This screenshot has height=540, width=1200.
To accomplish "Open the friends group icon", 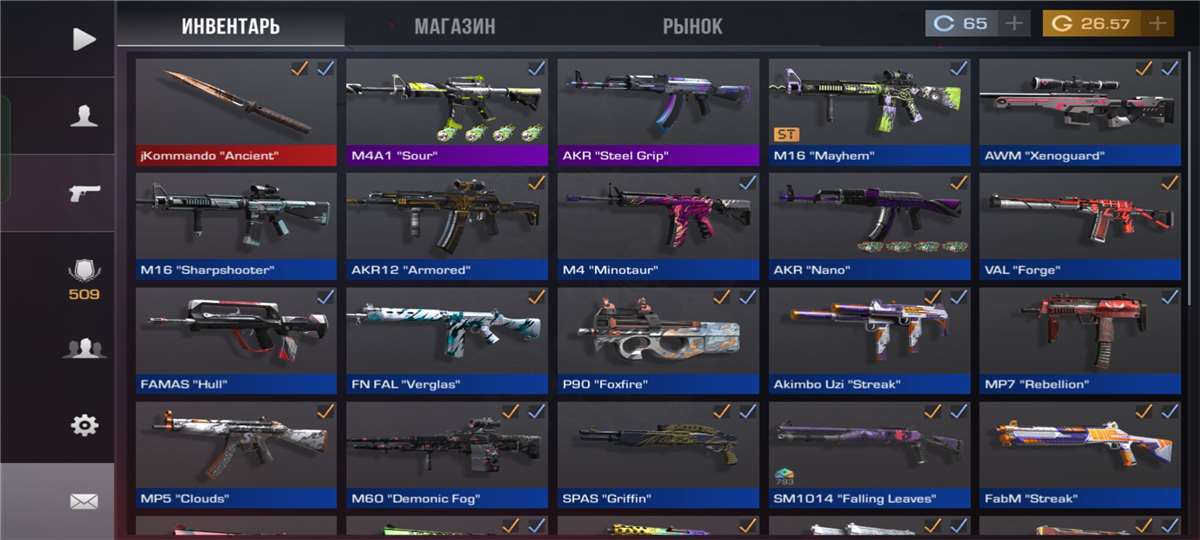I will 84,348.
